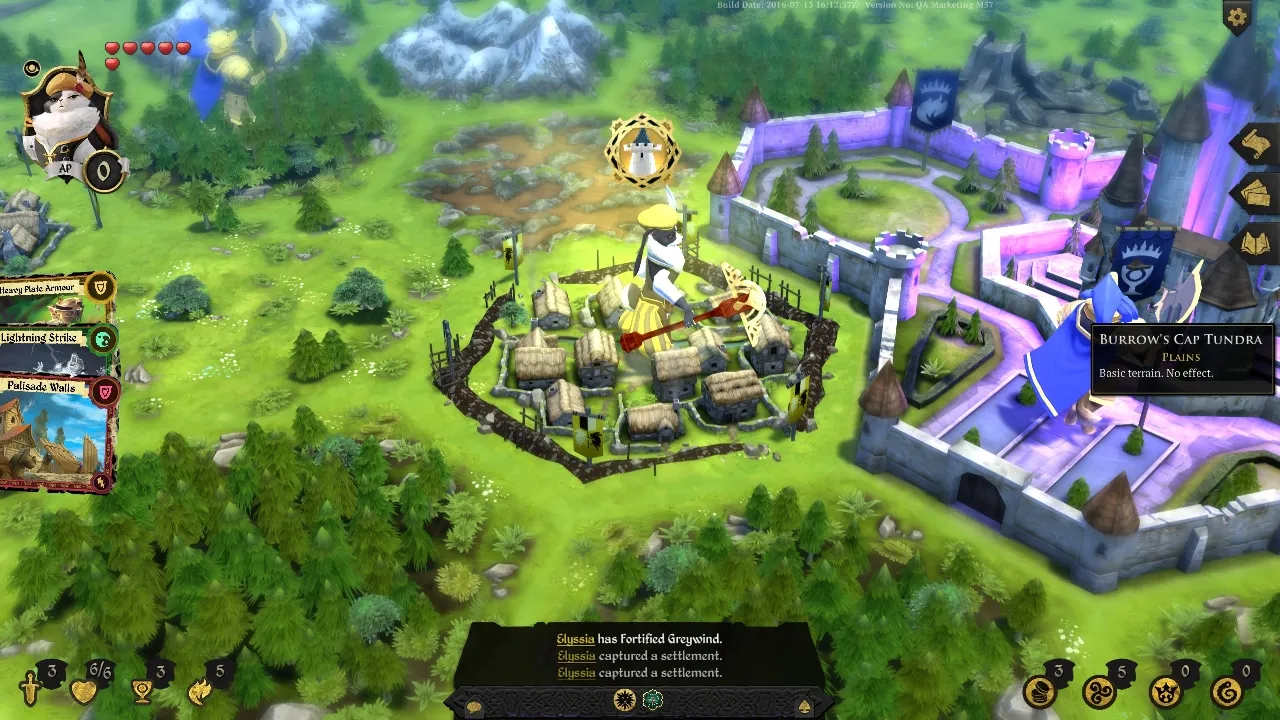Click the crown prestige resource icon

coord(1165,691)
